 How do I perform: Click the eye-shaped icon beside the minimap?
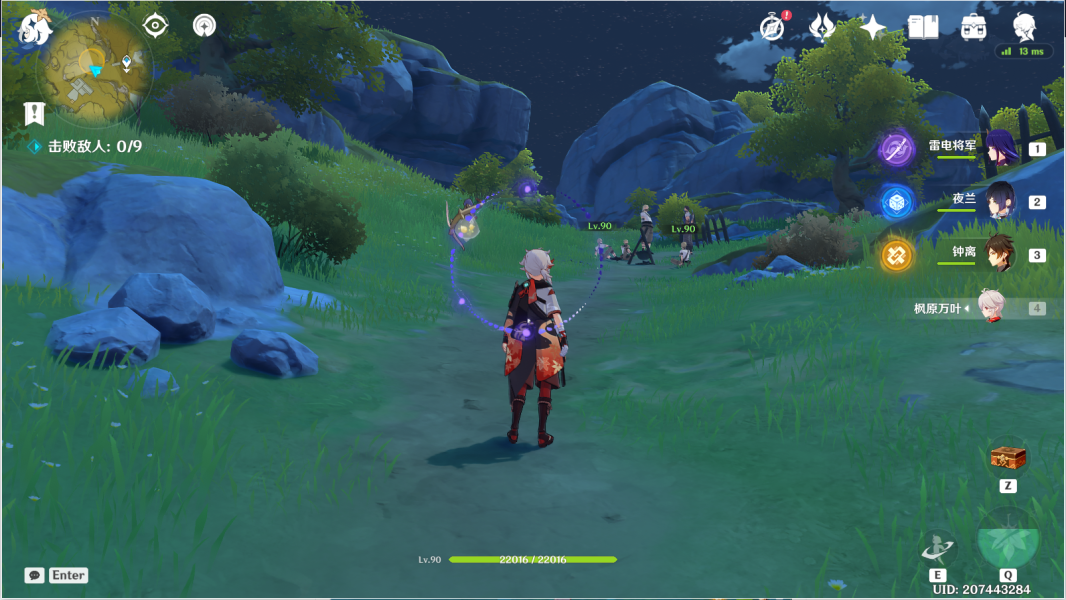[156, 25]
